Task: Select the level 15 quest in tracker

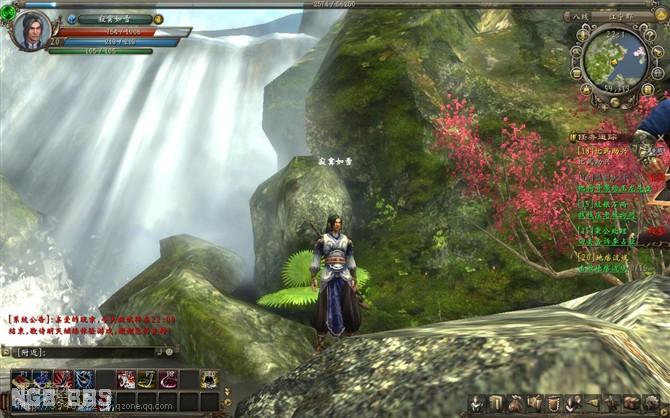Action: click(600, 202)
